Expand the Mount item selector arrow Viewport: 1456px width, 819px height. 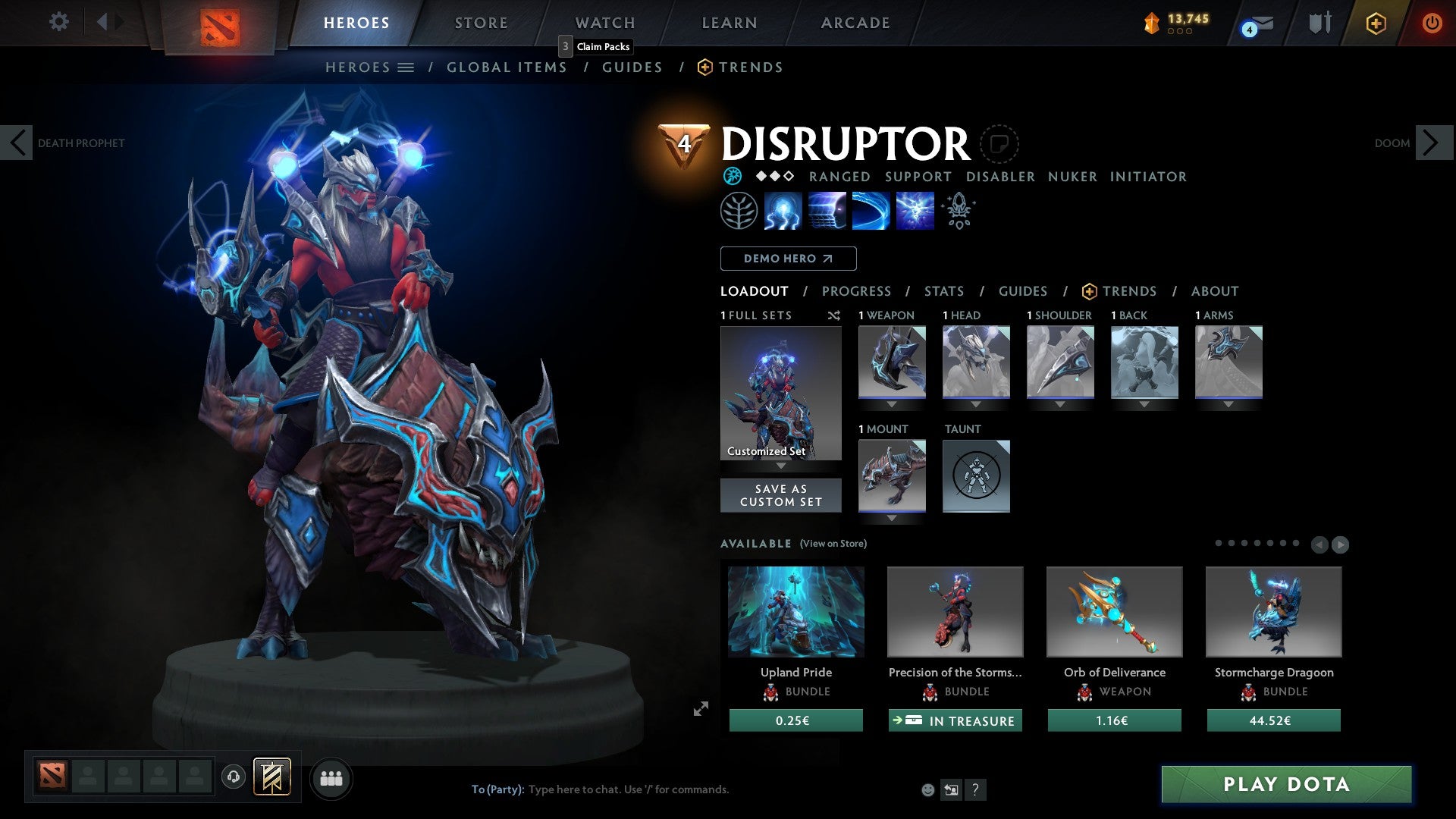892,518
